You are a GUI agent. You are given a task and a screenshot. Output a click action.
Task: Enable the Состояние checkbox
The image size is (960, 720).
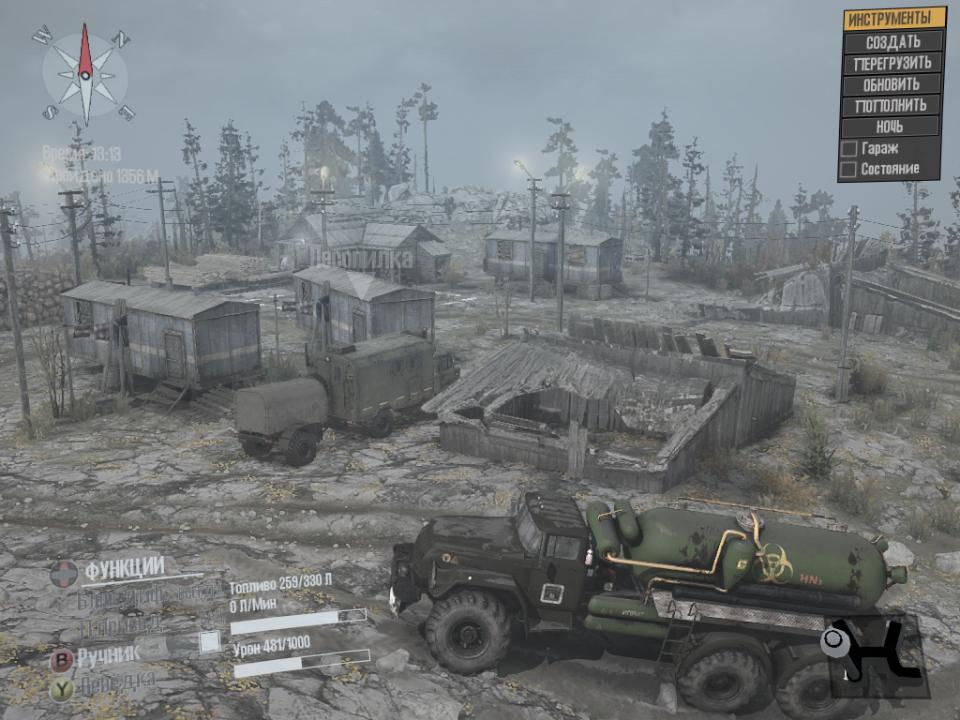(850, 170)
